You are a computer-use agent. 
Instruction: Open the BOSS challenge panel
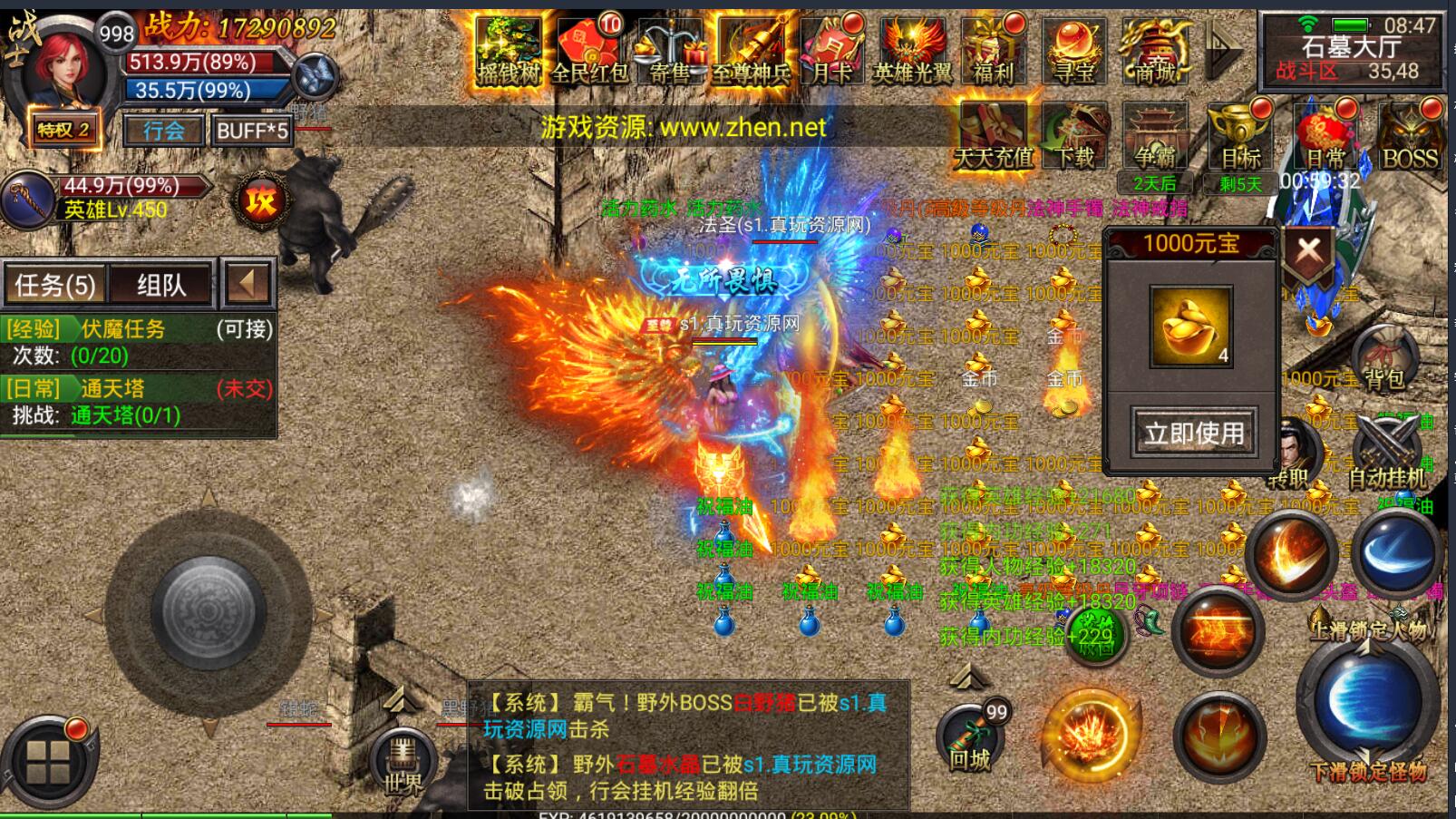tap(1411, 136)
